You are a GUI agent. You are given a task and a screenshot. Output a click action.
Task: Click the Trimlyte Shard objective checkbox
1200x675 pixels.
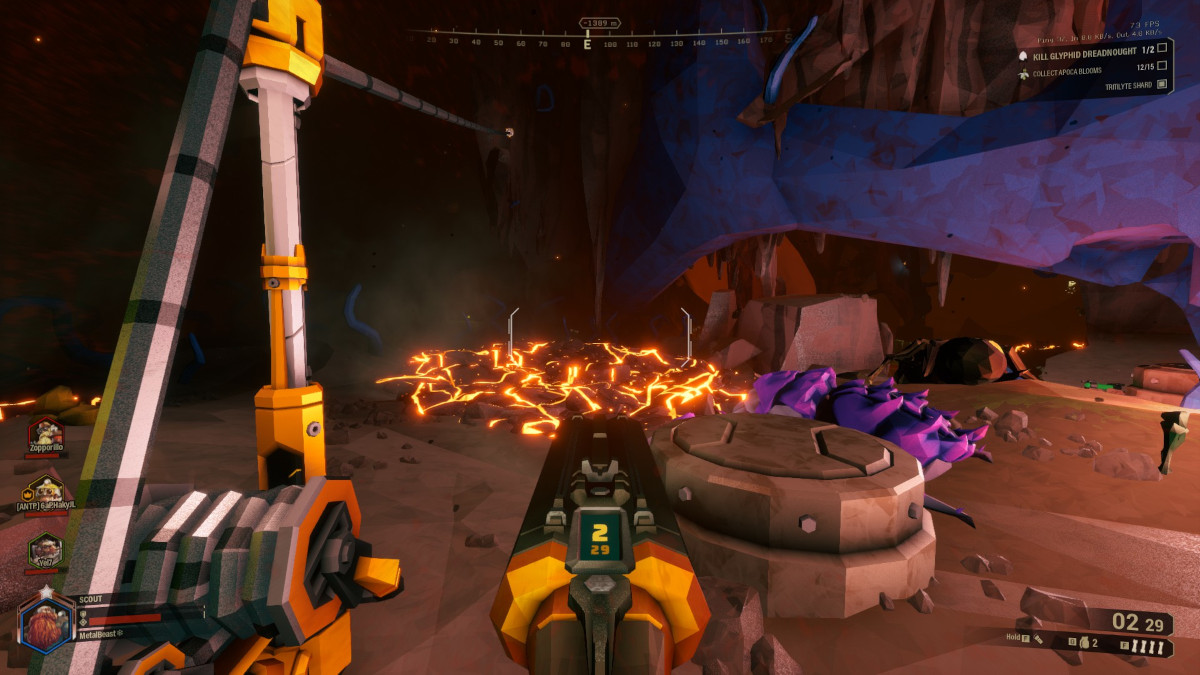1162,86
